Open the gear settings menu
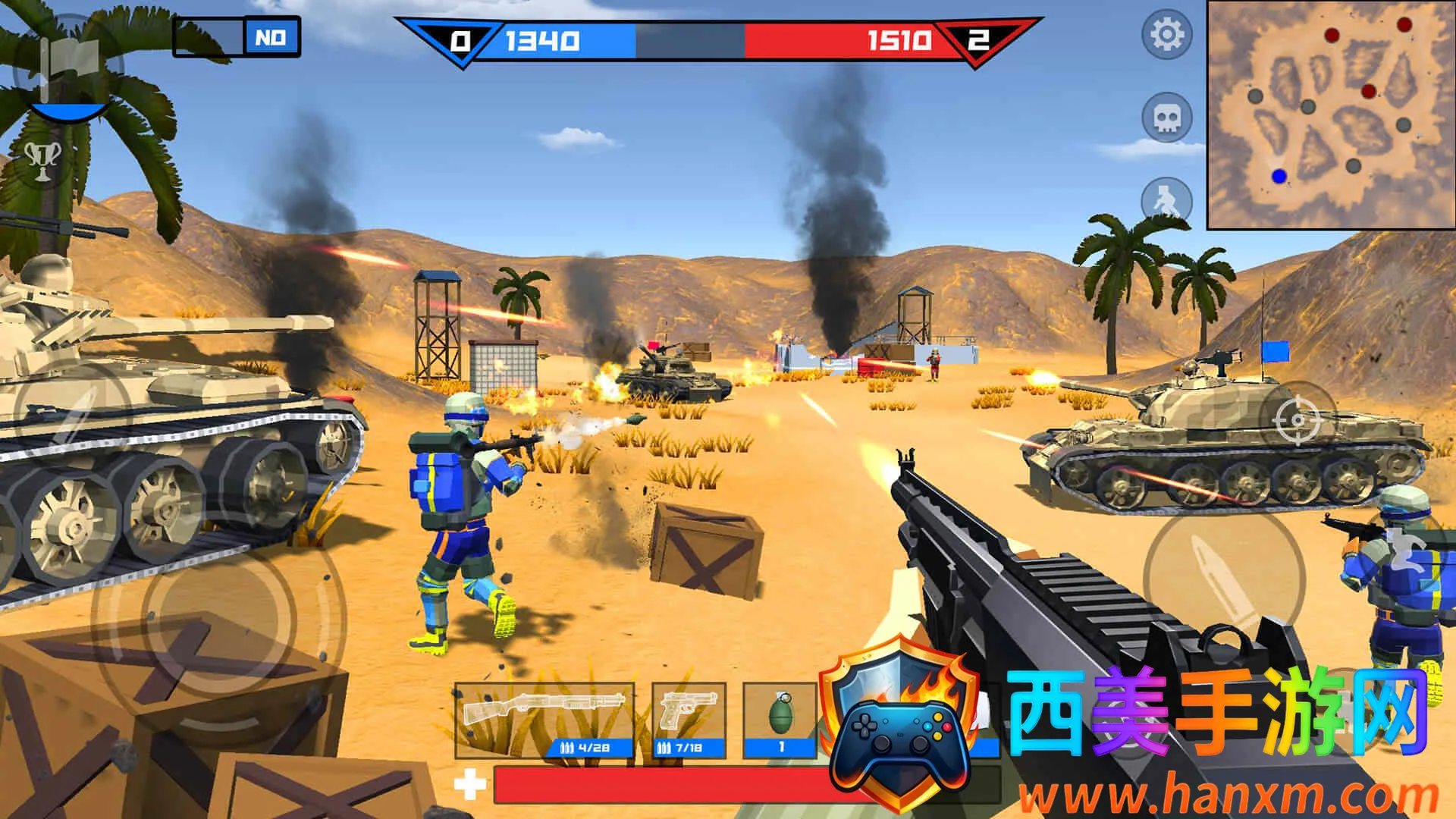Image resolution: width=1456 pixels, height=819 pixels. point(1166,35)
